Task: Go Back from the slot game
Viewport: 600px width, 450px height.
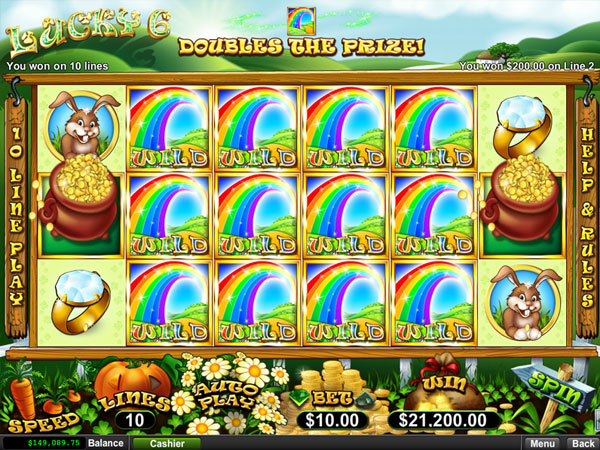Action: point(580,442)
